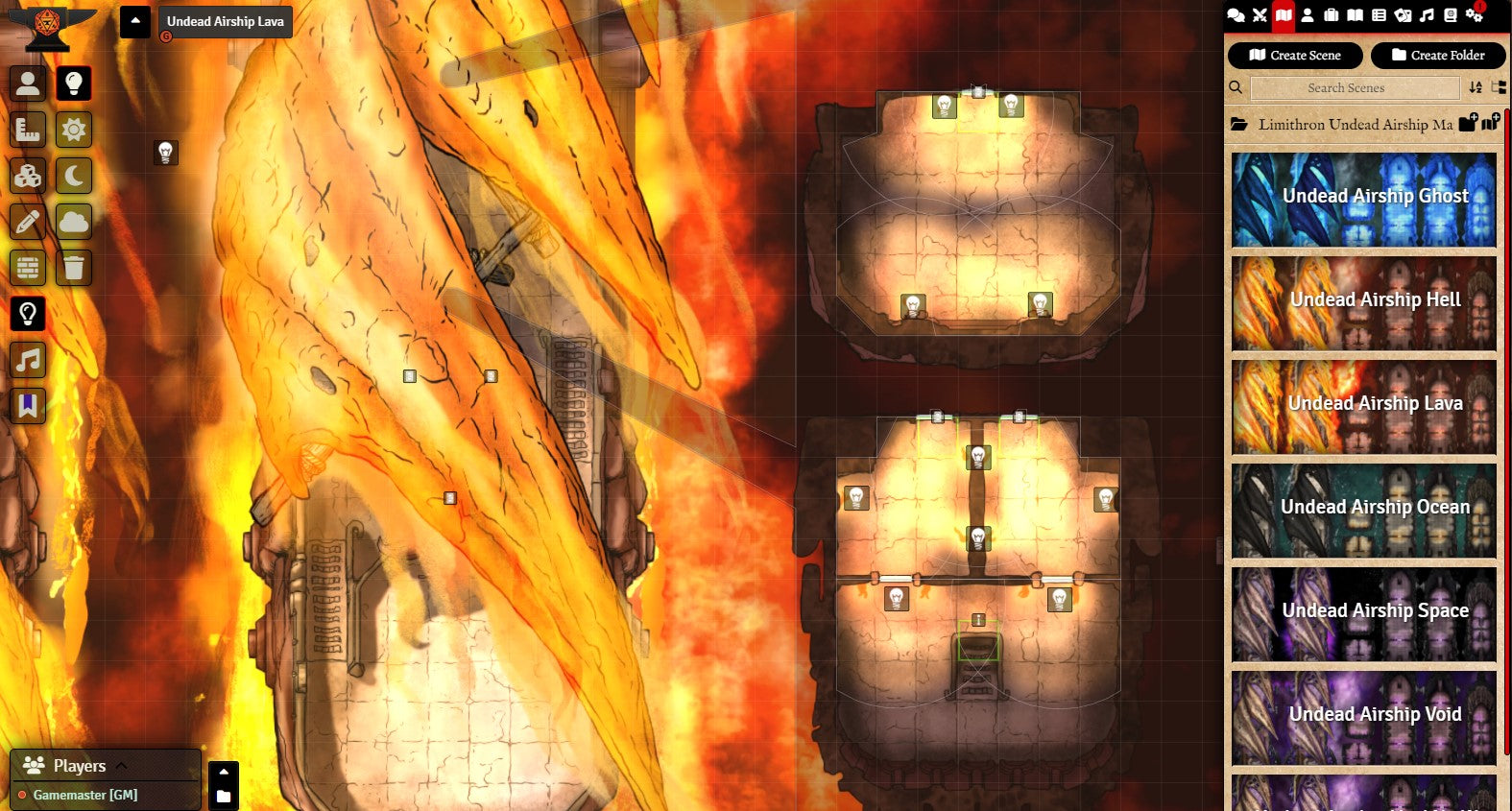This screenshot has width=1512, height=811.
Task: Select the token controls tool (person icon)
Action: pyautogui.click(x=28, y=83)
